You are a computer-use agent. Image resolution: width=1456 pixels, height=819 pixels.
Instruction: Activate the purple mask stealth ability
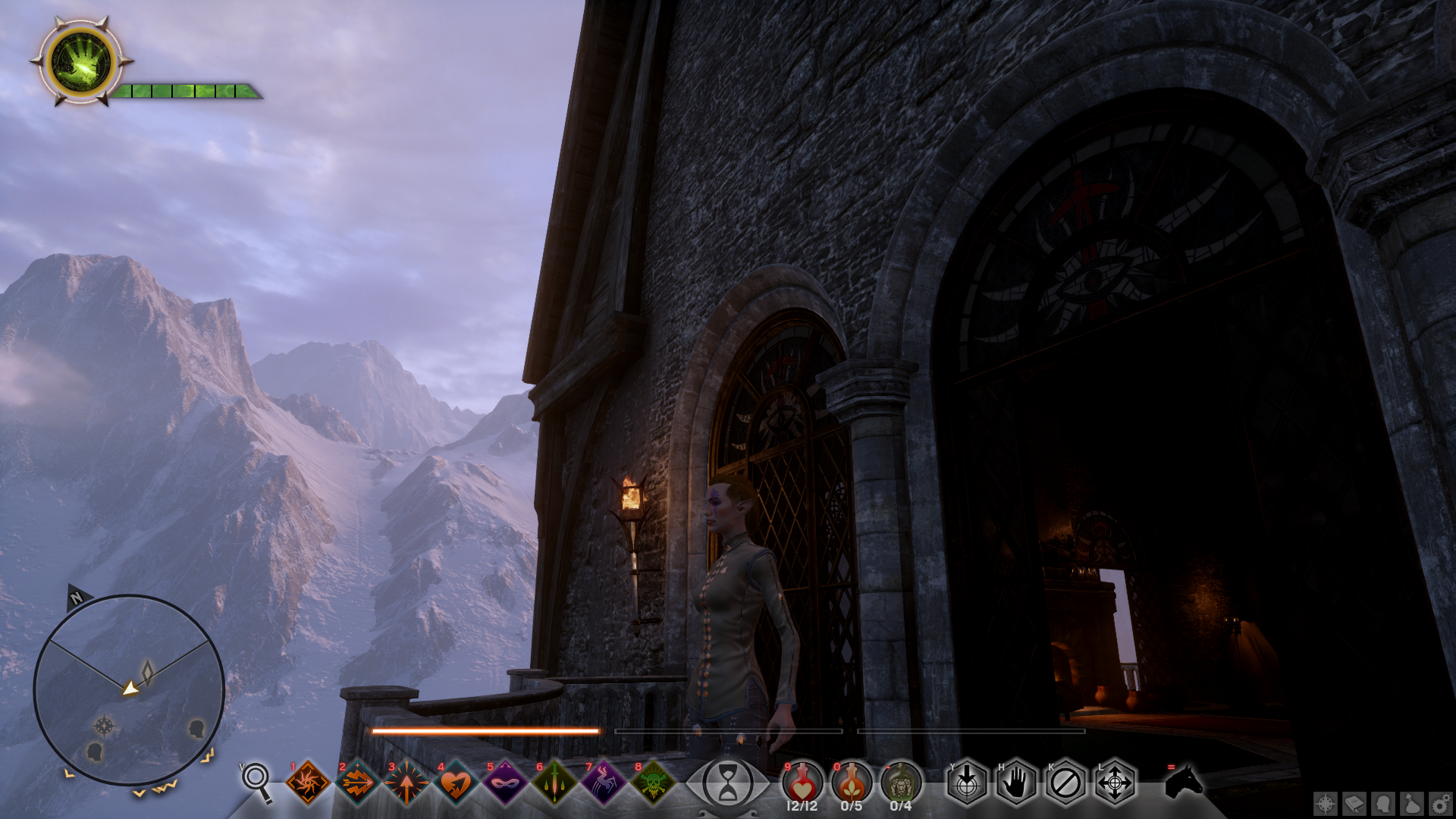[505, 783]
